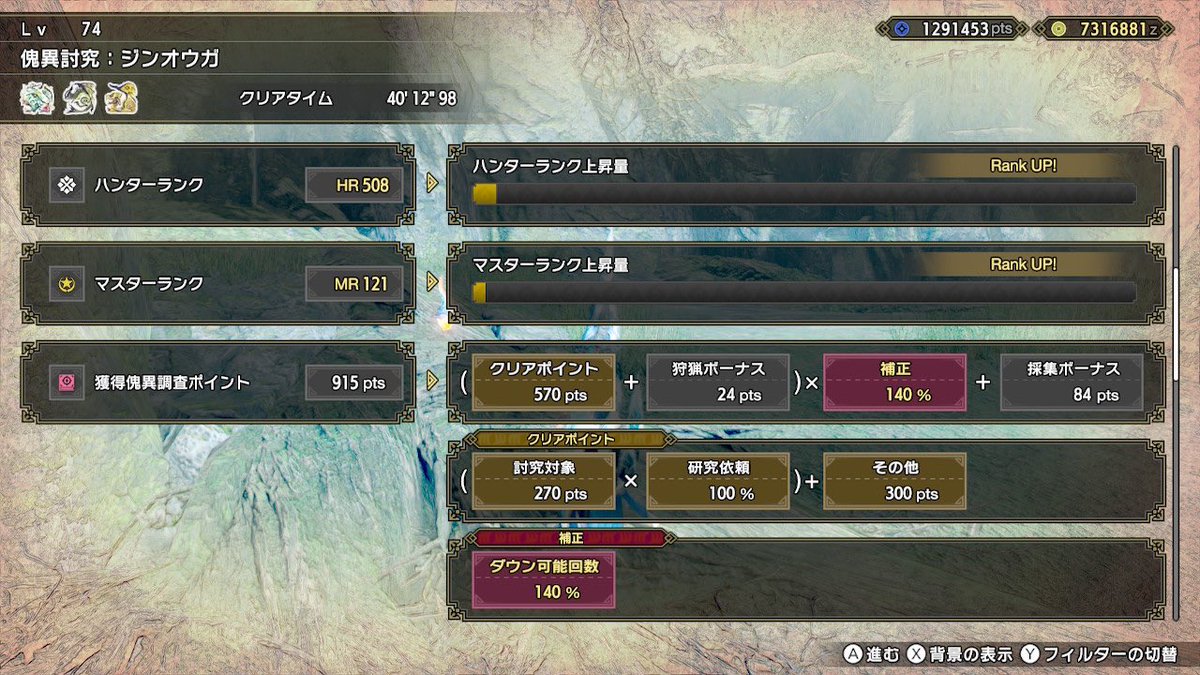Screen dimensions: 1200x675
Task: Select the 研究依頼 100% box
Action: click(718, 481)
